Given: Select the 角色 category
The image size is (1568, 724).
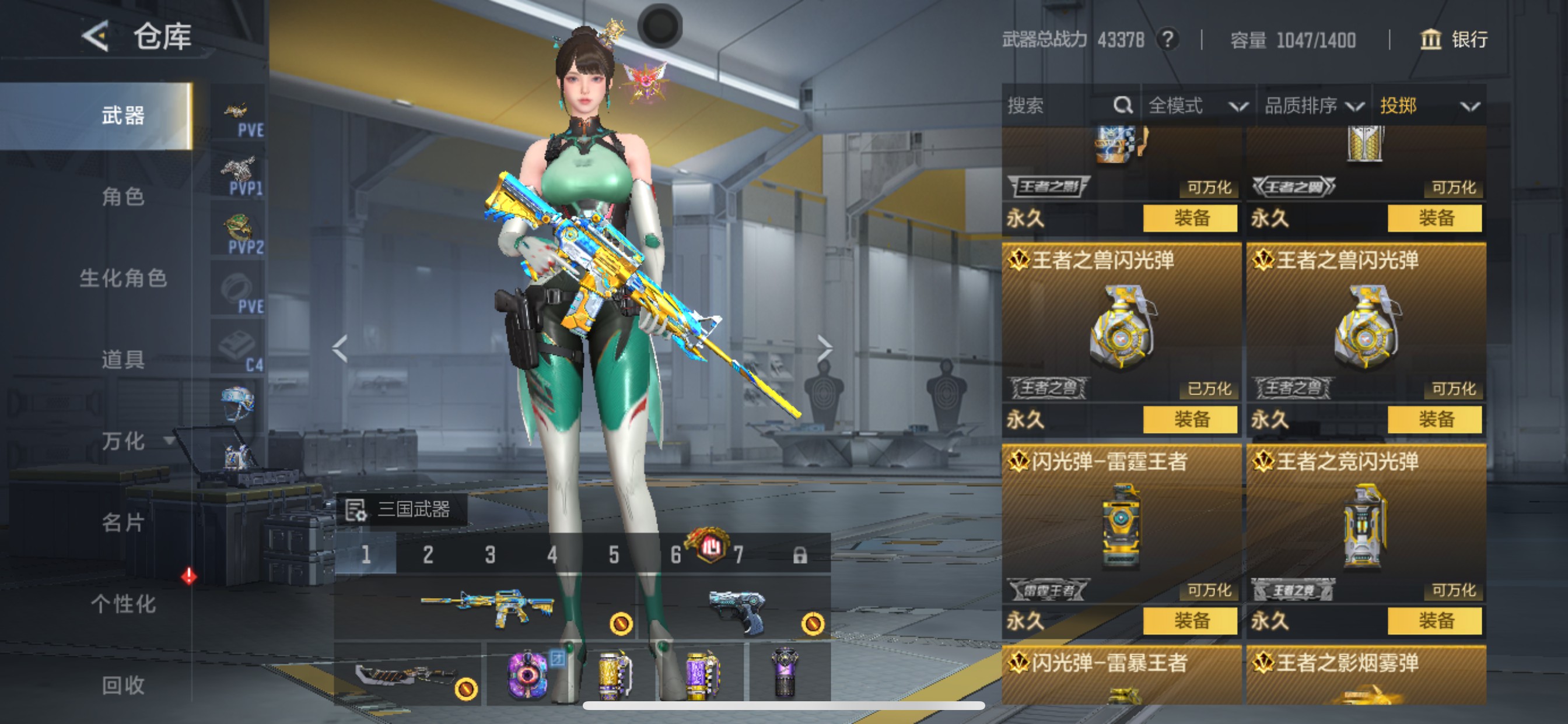Looking at the screenshot, I should 123,197.
